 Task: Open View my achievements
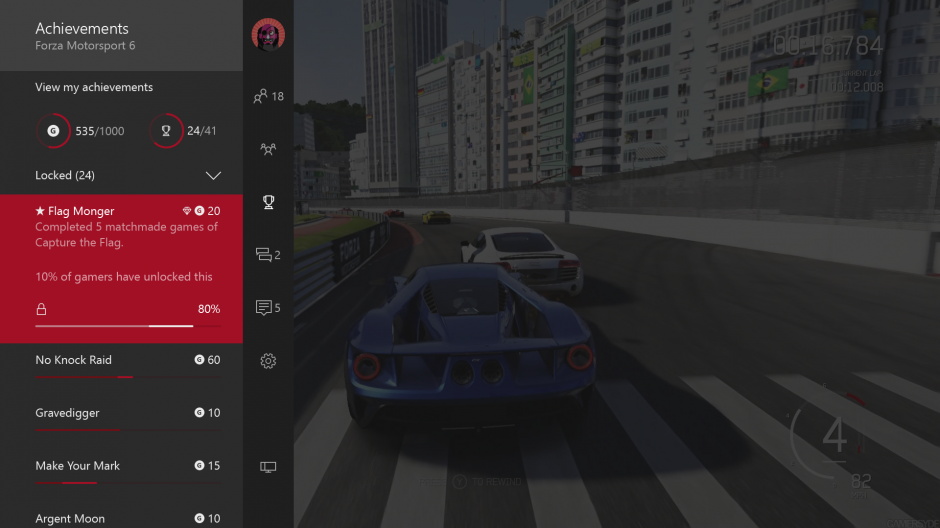pyautogui.click(x=94, y=87)
